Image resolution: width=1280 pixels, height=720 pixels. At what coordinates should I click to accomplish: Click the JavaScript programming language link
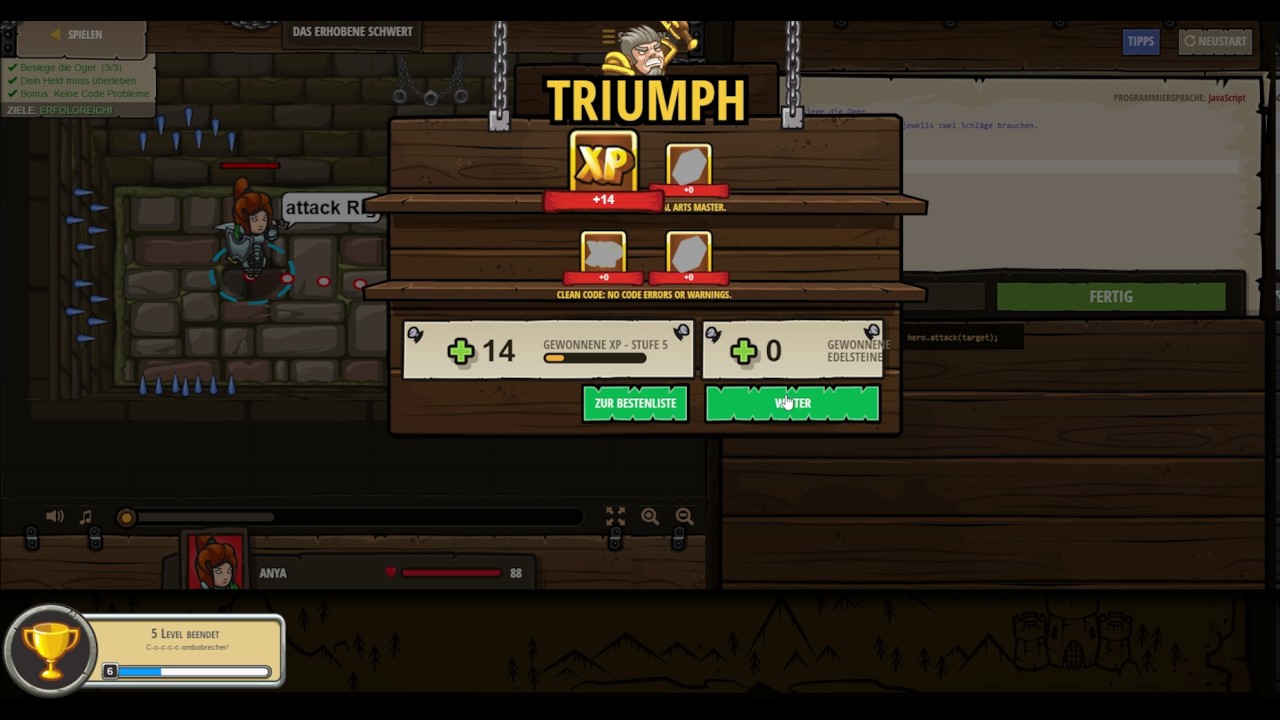pos(1226,98)
